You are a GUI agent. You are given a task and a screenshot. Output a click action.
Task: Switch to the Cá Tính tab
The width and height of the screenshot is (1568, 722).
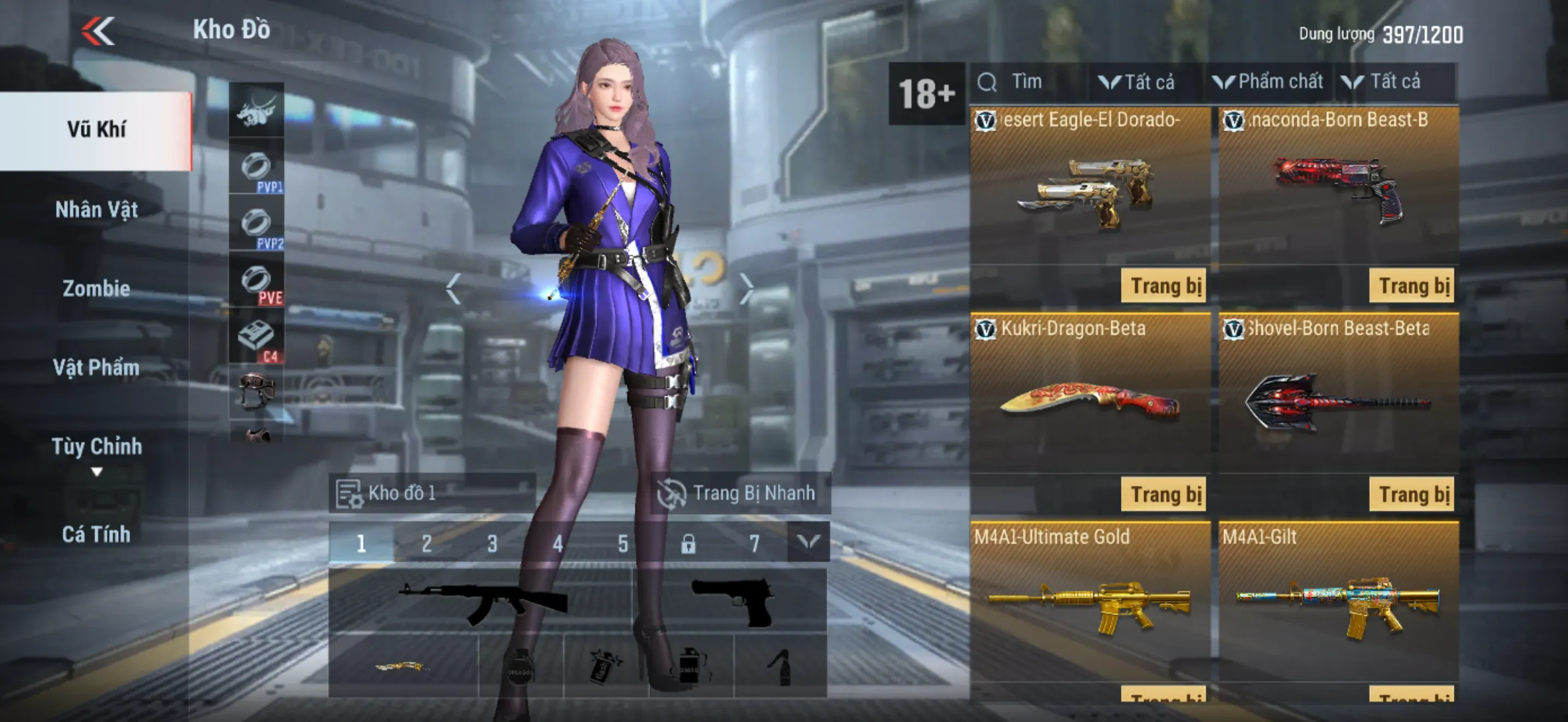pyautogui.click(x=96, y=534)
